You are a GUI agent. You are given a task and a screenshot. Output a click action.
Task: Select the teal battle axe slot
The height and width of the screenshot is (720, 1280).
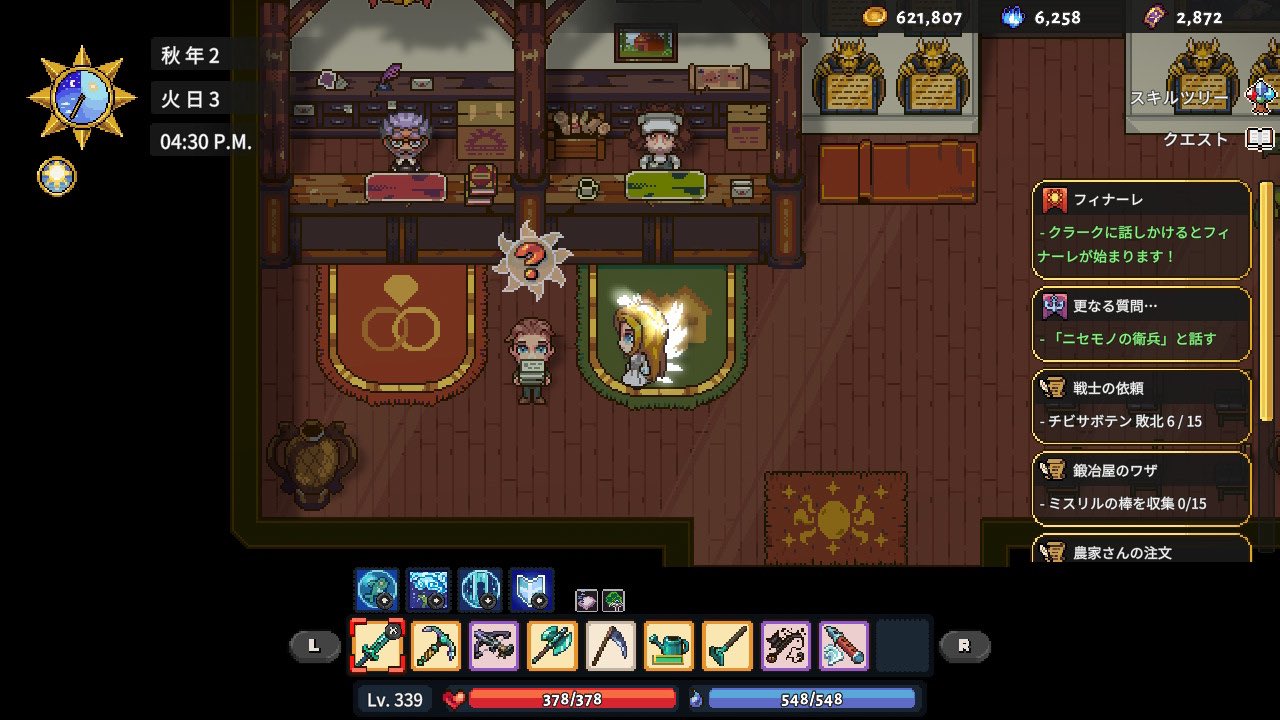click(x=553, y=646)
